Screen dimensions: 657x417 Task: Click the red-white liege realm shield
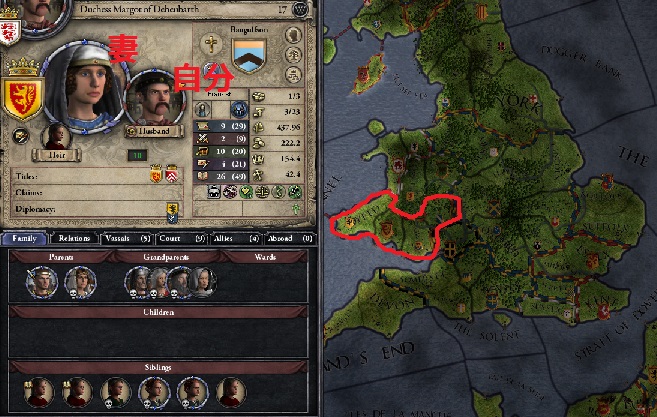(x=9, y=31)
